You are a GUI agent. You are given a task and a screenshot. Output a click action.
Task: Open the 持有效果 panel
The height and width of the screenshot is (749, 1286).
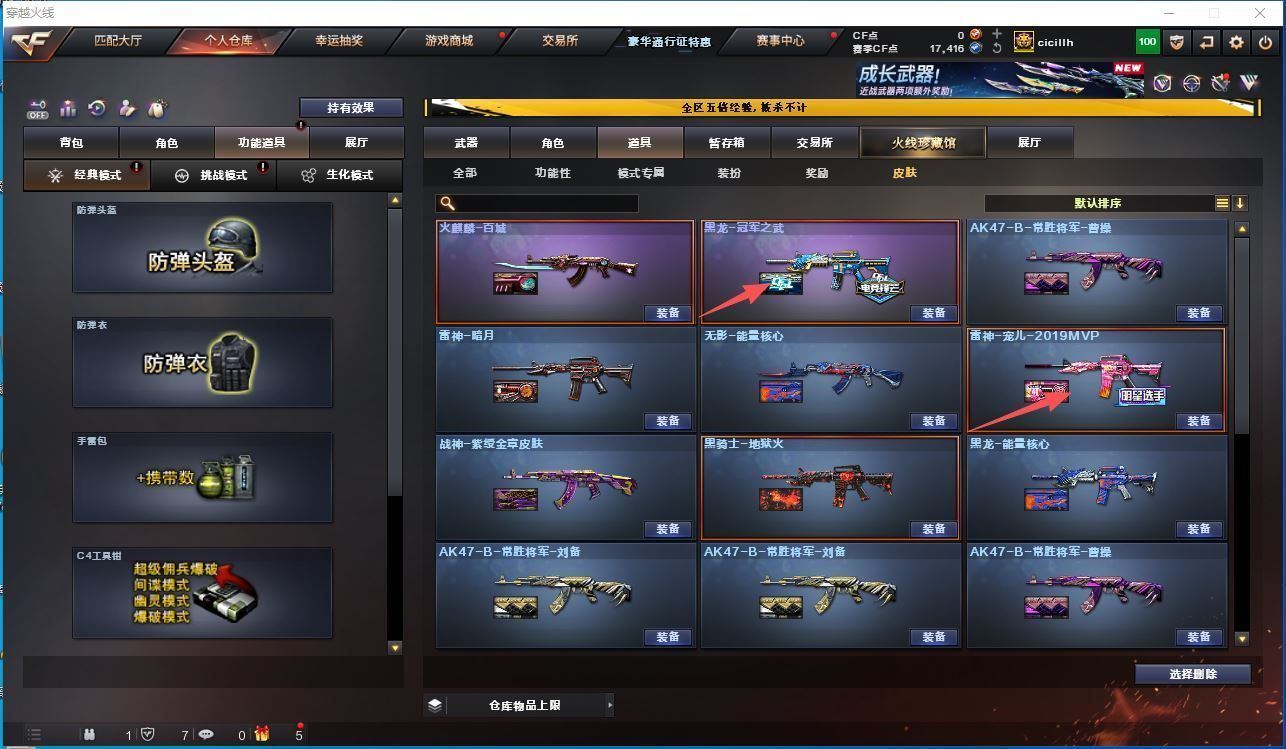pyautogui.click(x=351, y=108)
